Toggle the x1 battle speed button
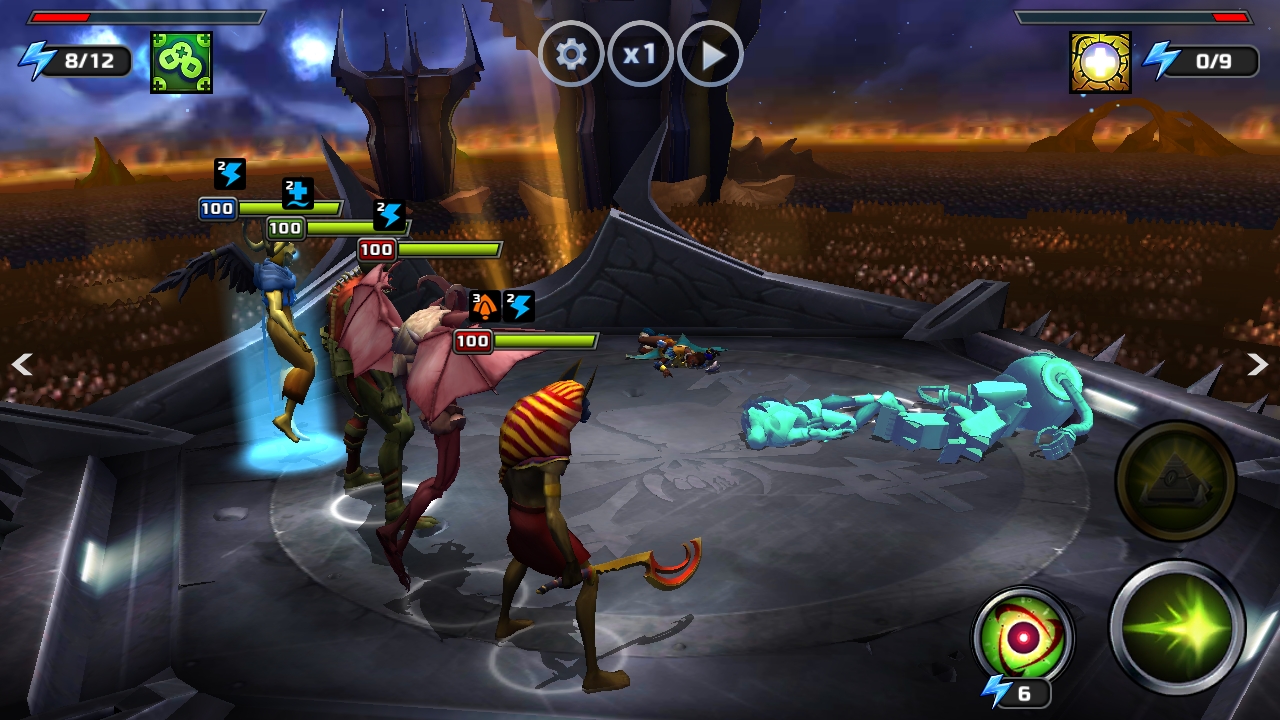Screen dimensions: 1280x720 click(x=640, y=54)
